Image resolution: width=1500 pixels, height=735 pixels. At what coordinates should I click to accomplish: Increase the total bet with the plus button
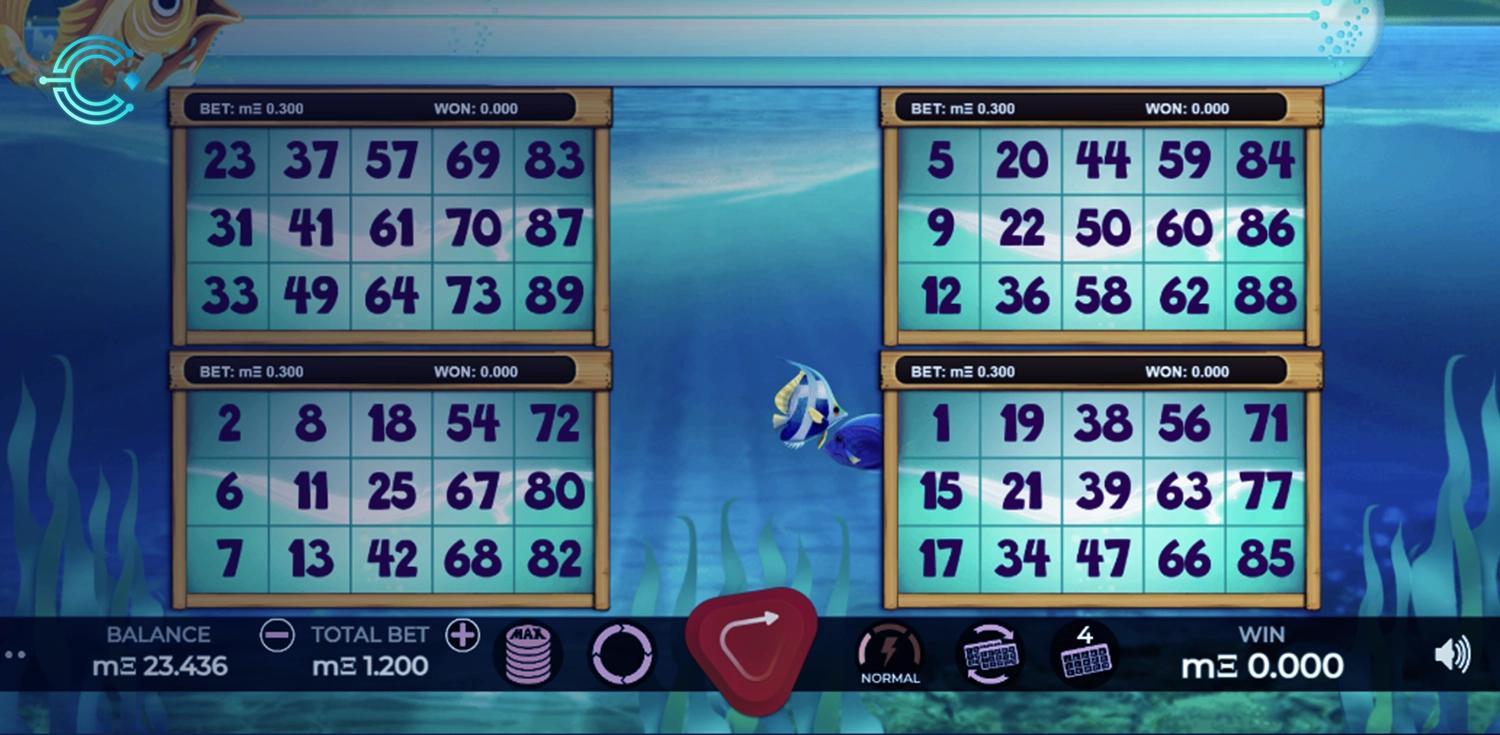click(x=462, y=635)
